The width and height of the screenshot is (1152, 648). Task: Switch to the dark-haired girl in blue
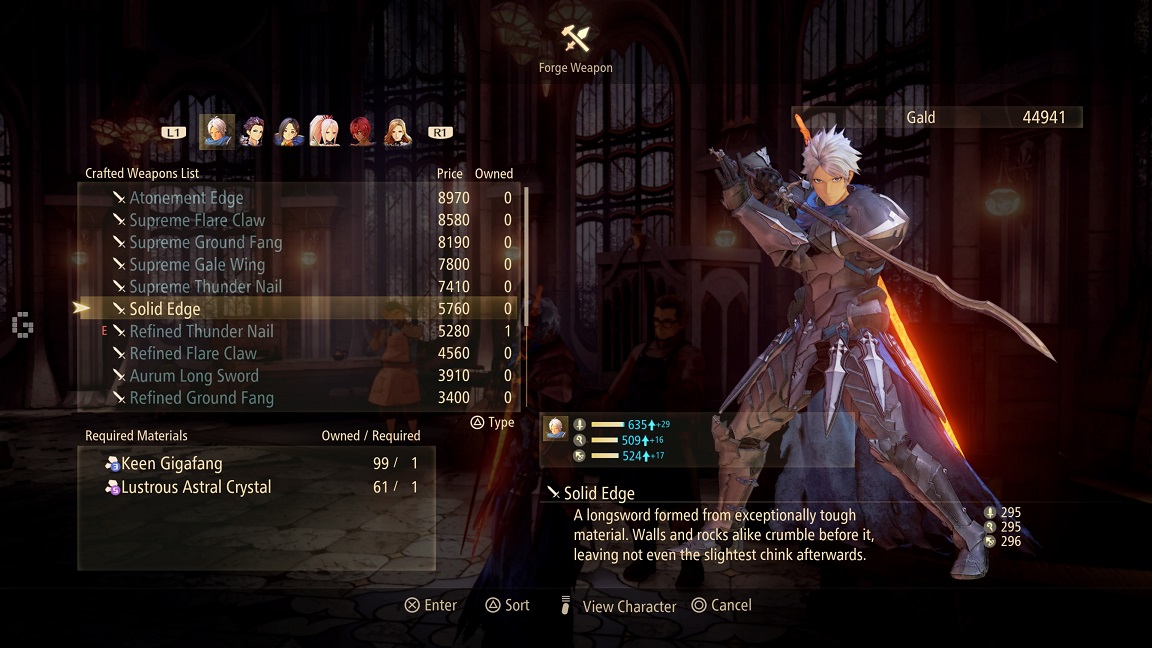tap(288, 131)
